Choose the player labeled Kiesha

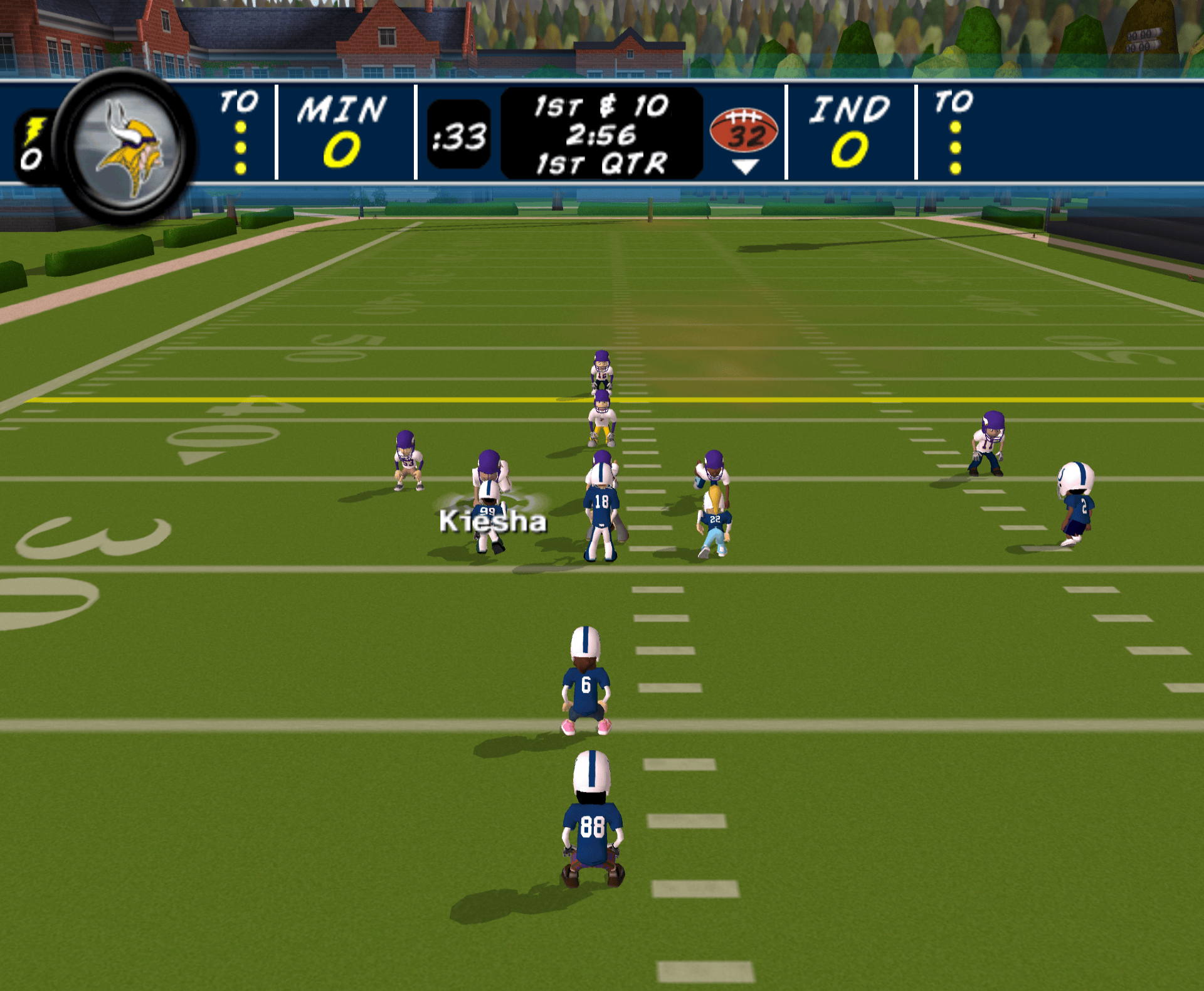pos(489,524)
